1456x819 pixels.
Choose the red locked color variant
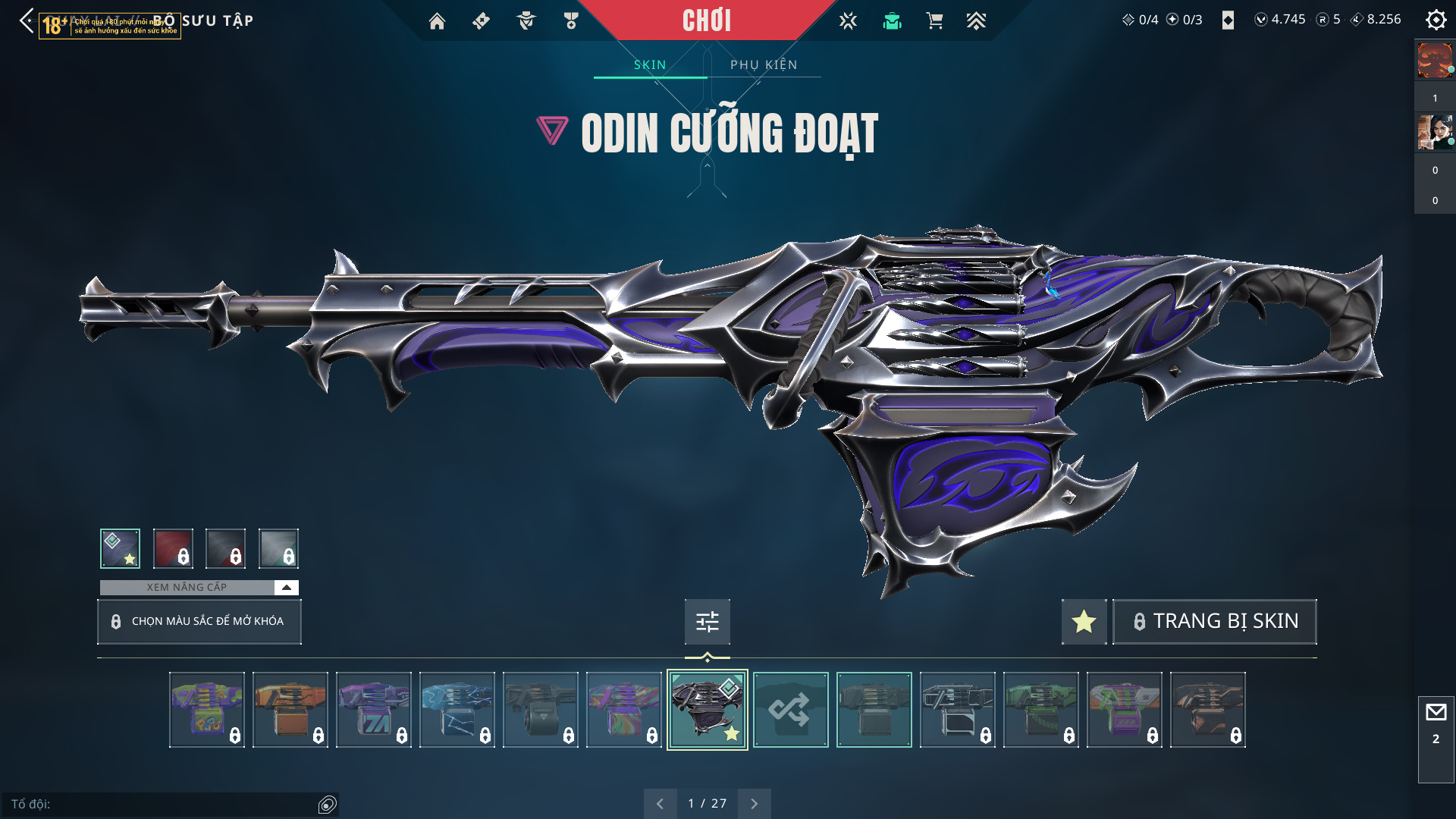173,548
